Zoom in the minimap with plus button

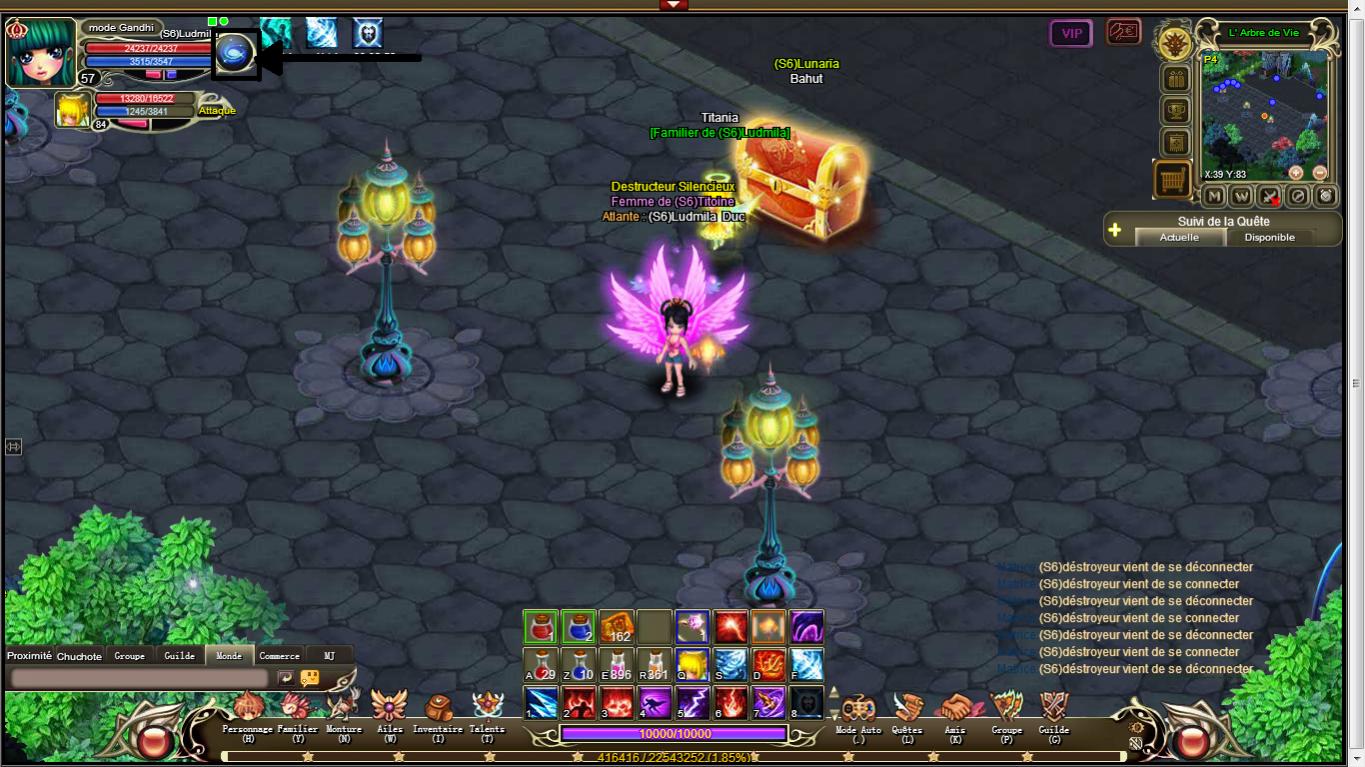click(x=1295, y=173)
